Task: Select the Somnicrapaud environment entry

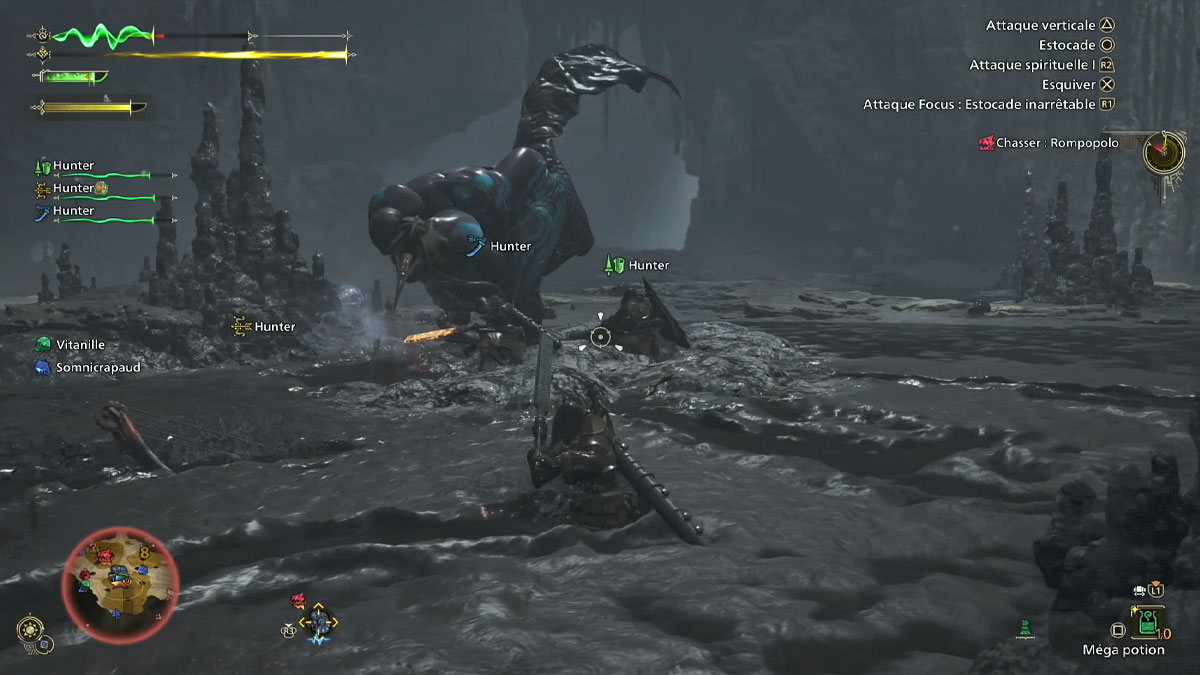Action: click(x=97, y=368)
